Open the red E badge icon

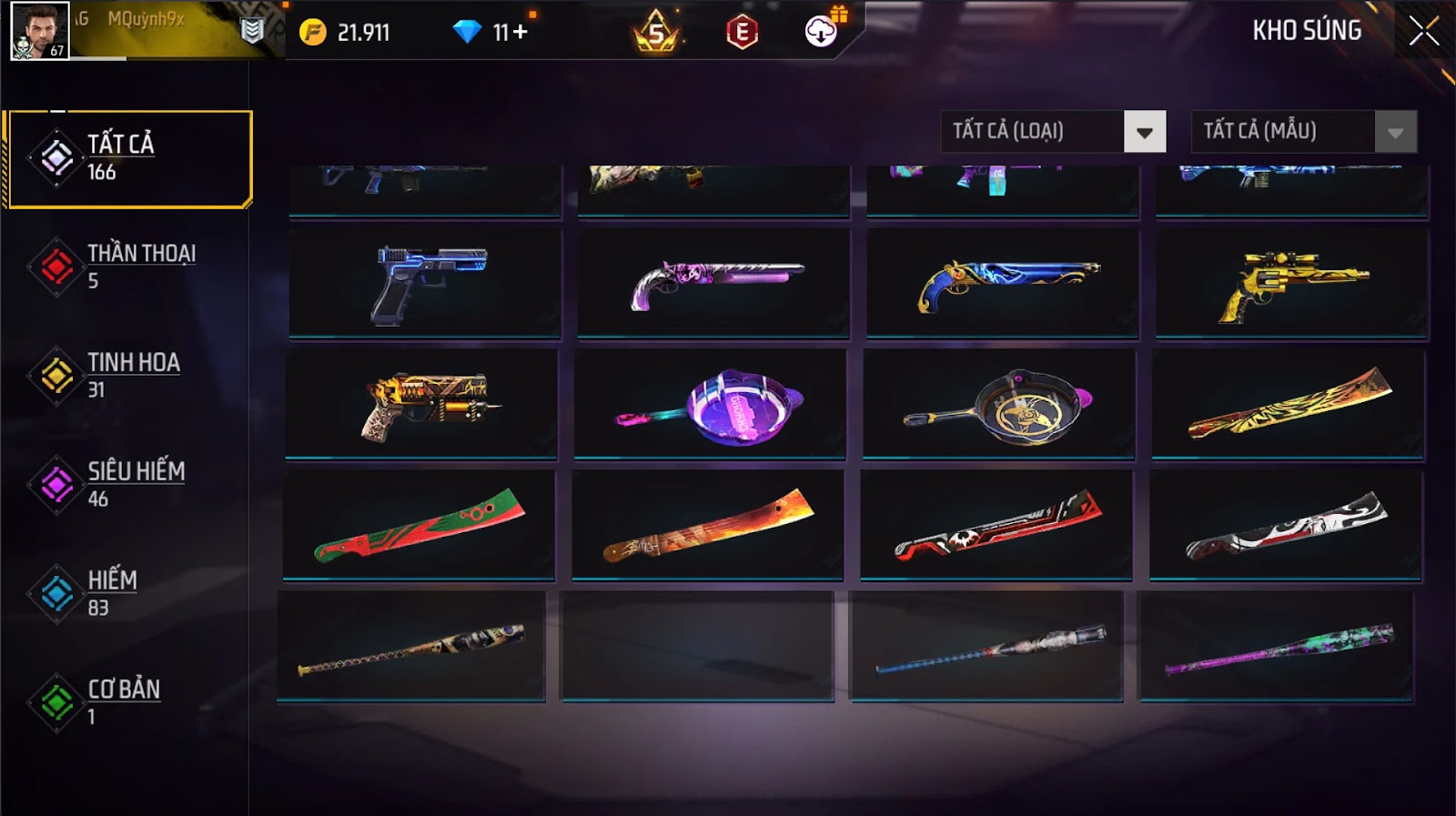click(742, 33)
